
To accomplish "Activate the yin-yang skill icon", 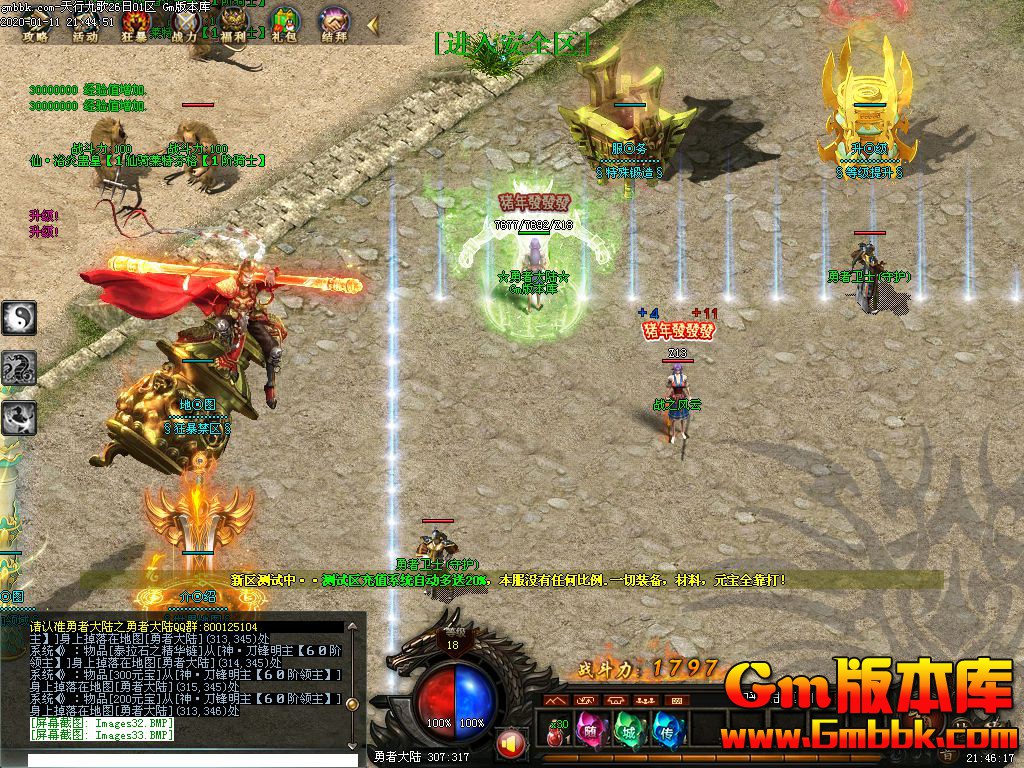I will pos(19,319).
